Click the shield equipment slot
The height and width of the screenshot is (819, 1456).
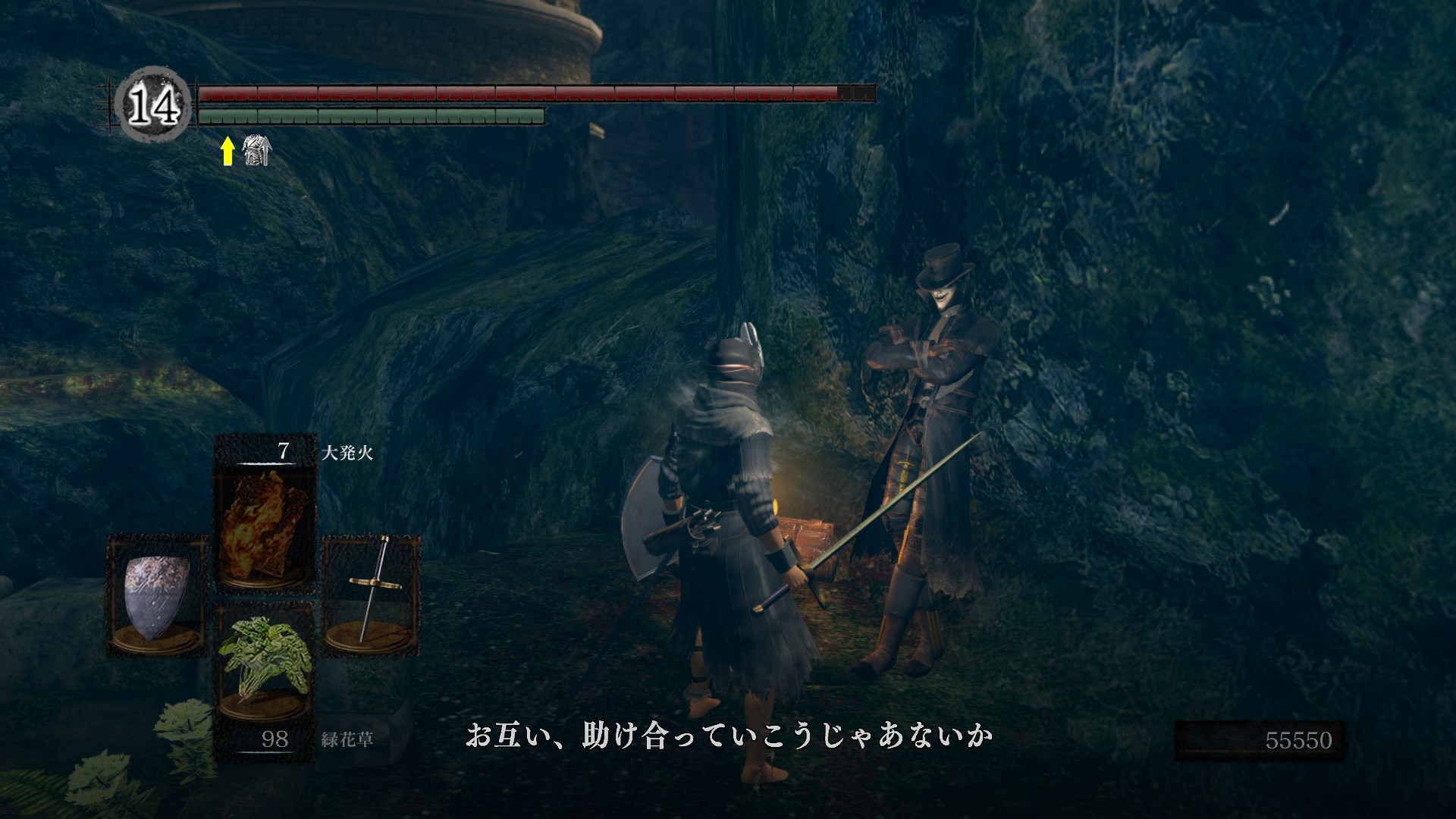tap(157, 598)
